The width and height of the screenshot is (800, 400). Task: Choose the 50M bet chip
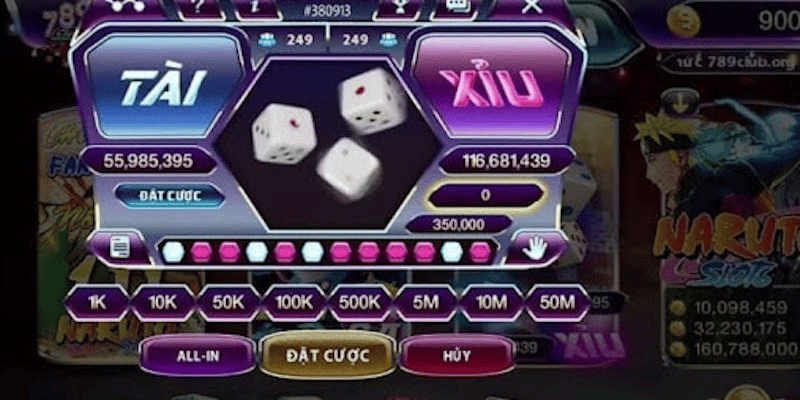(557, 301)
